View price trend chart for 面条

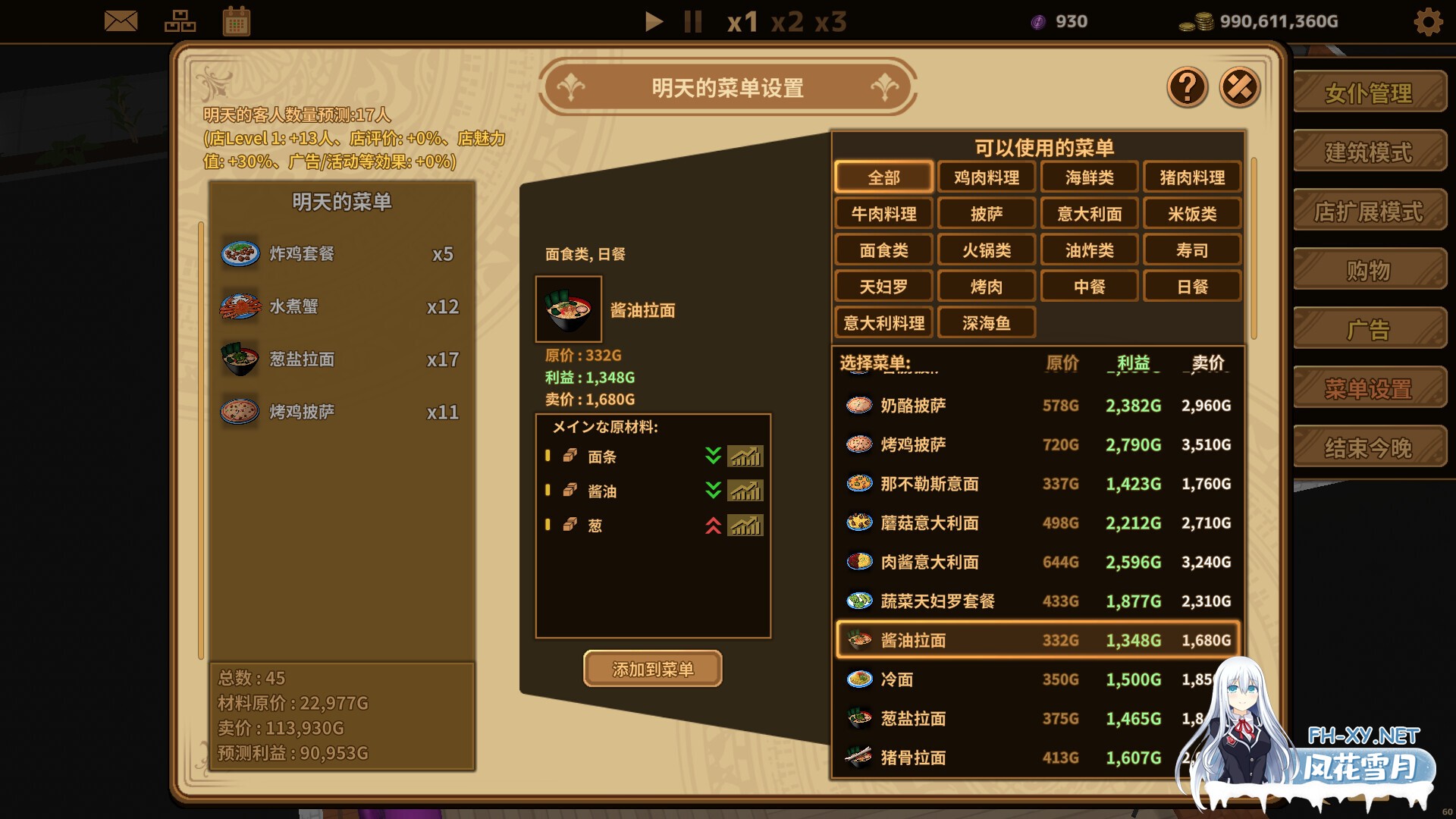[x=745, y=456]
